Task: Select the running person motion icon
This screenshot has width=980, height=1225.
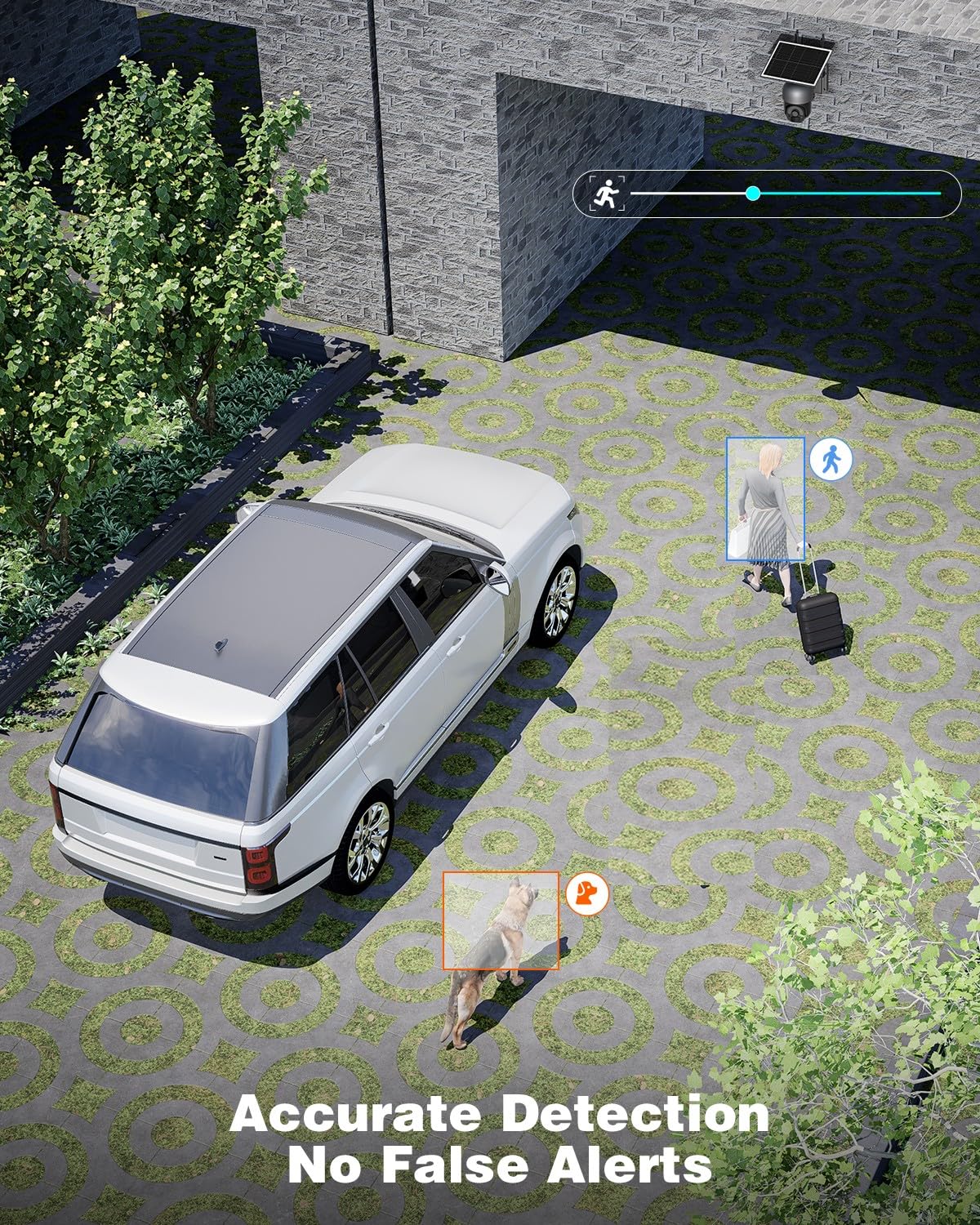Action: (x=607, y=194)
